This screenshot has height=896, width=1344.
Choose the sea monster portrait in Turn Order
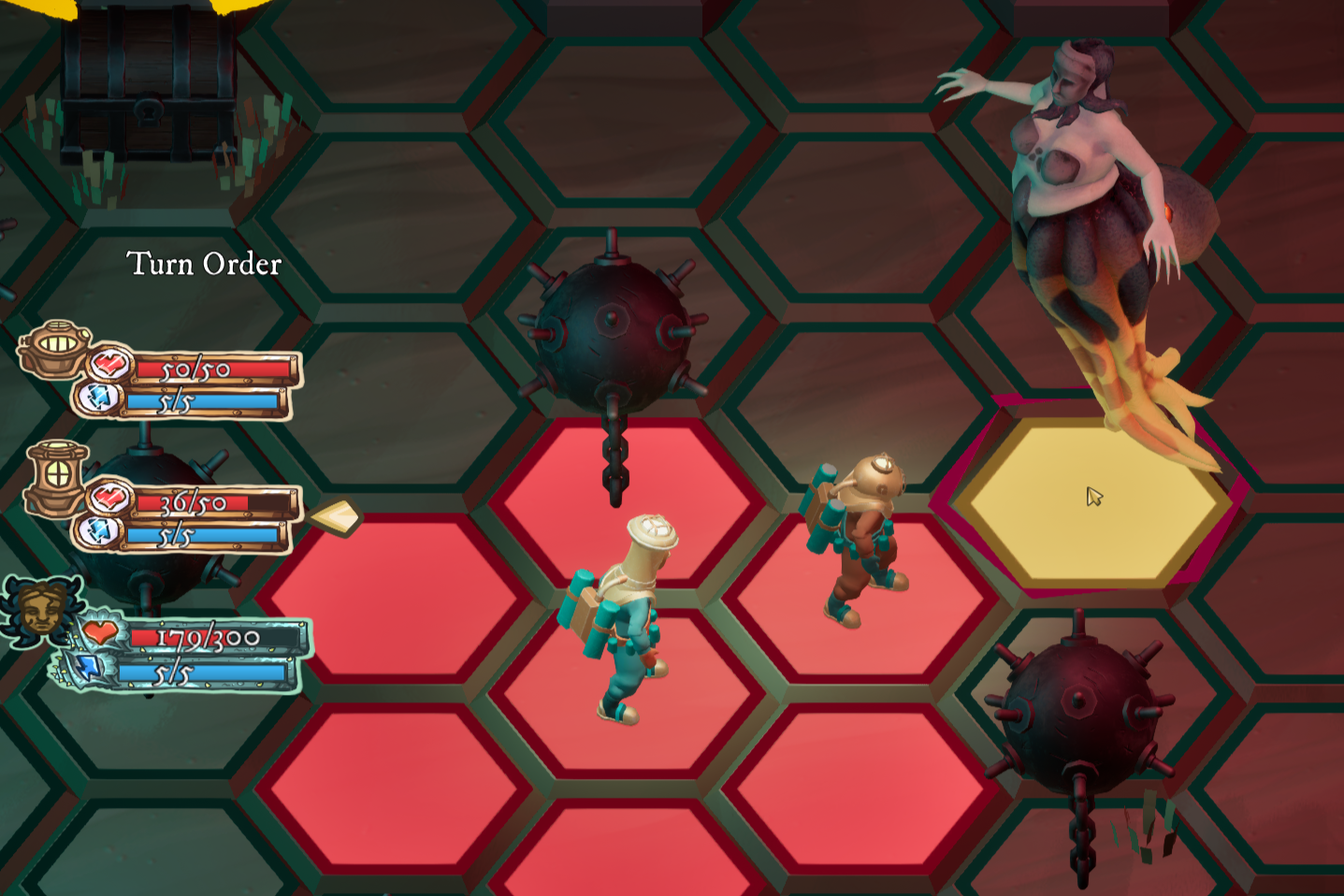42,610
